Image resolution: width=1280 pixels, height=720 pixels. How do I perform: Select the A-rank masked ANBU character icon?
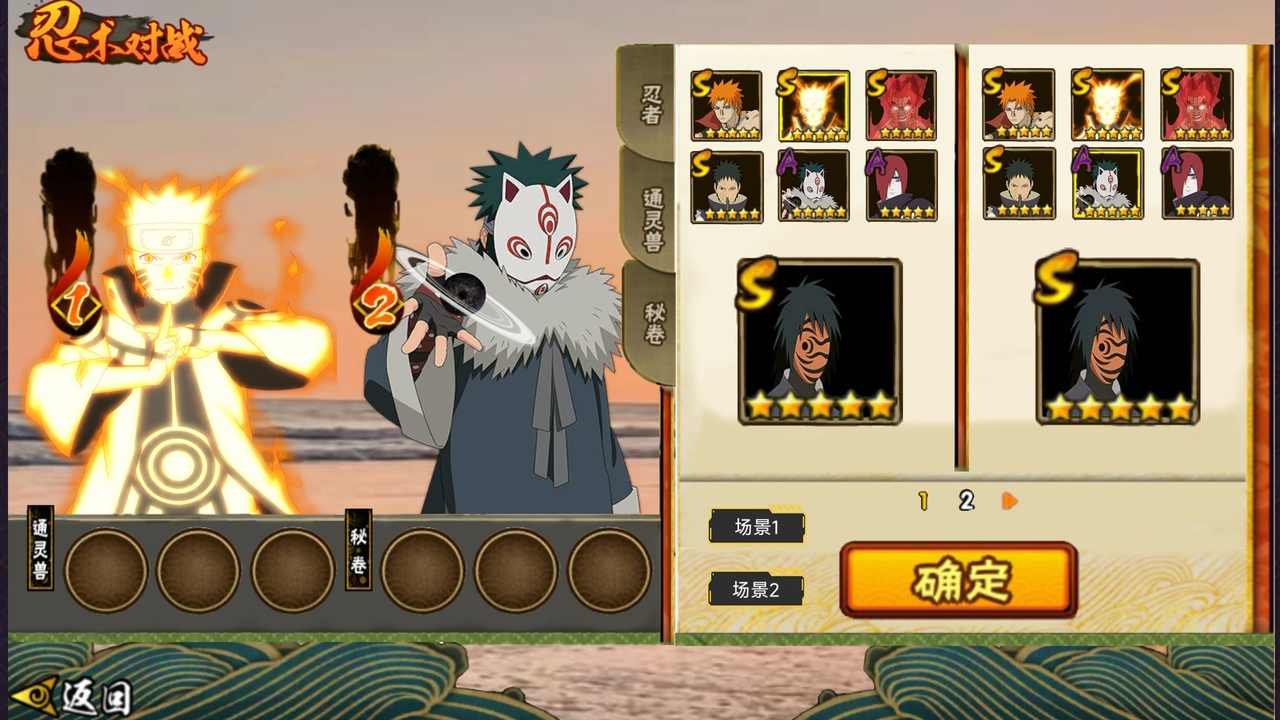813,186
